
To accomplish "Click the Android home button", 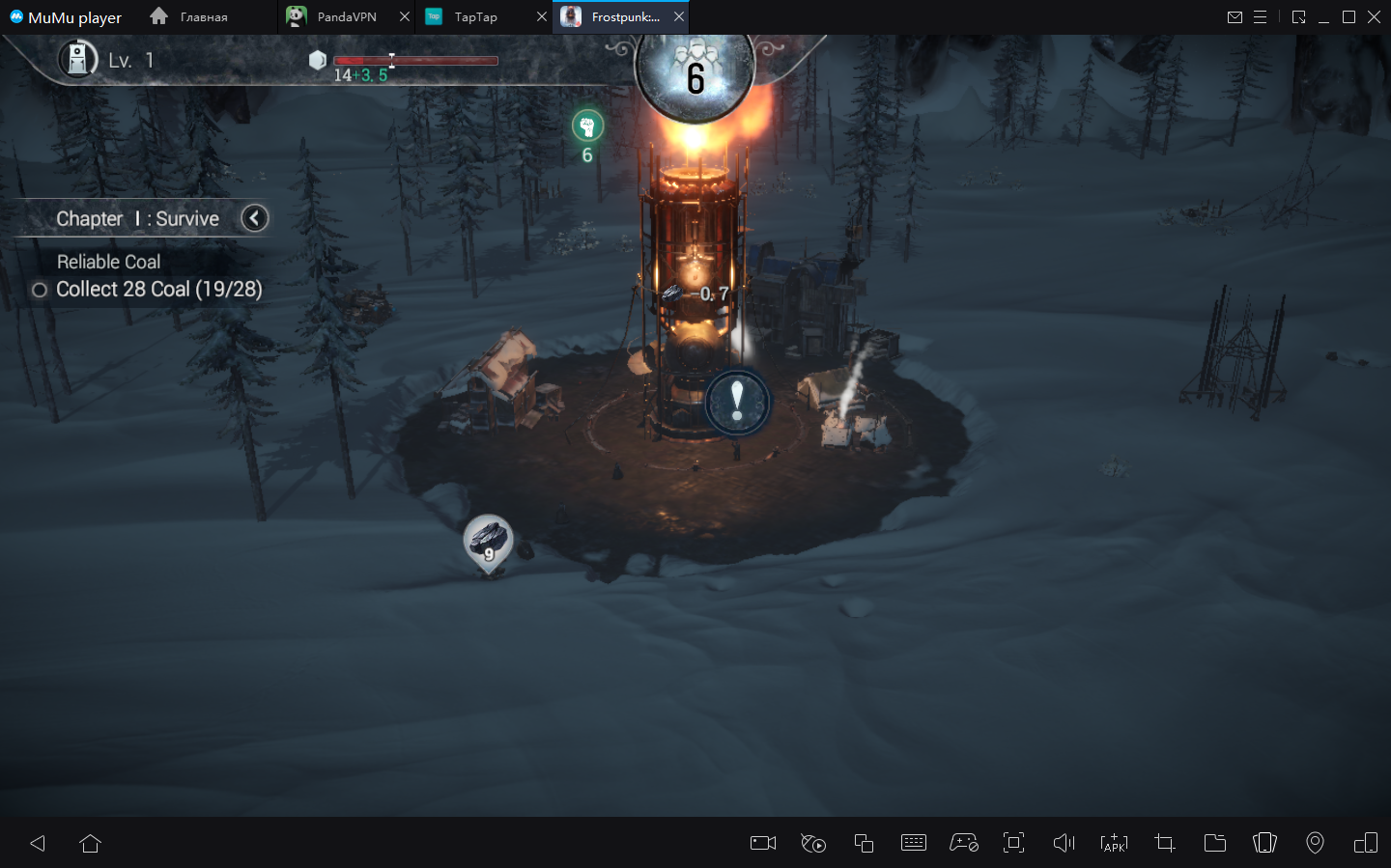I will [x=91, y=843].
